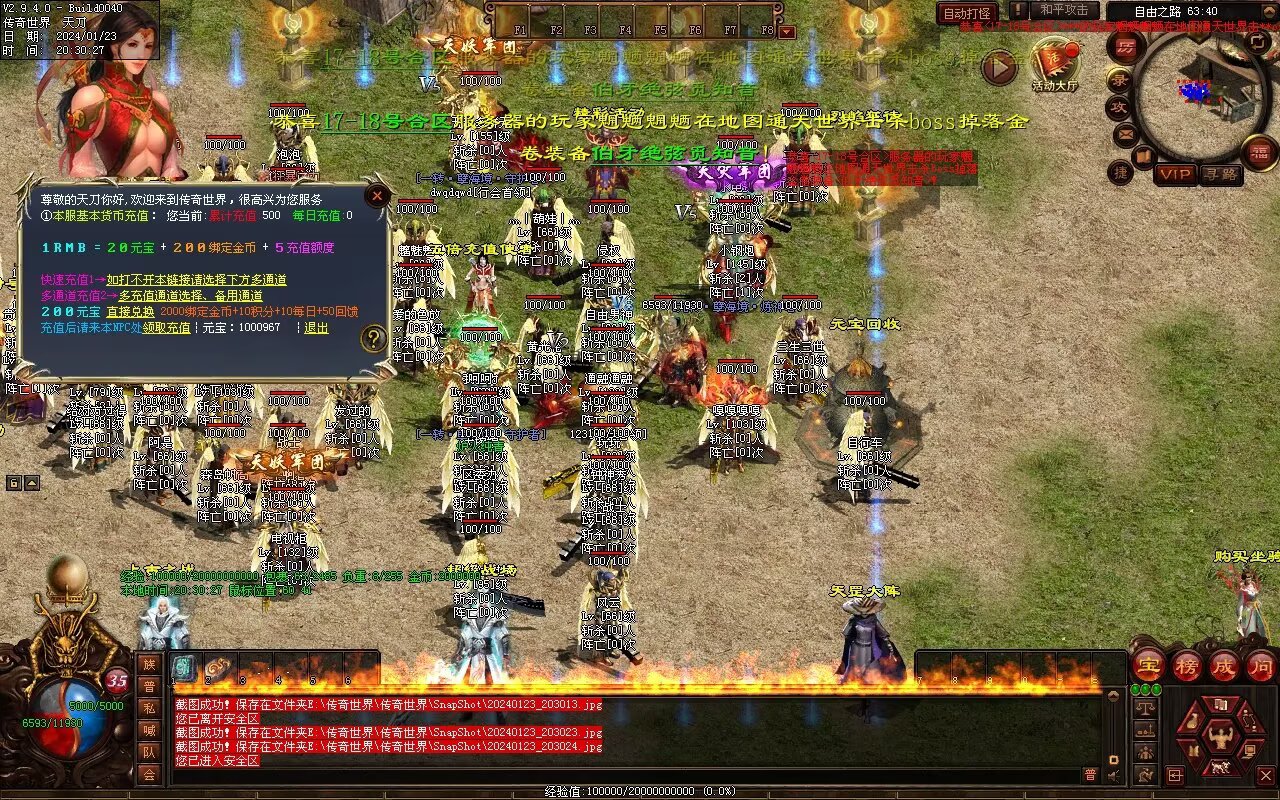Open the 直接兑换 direct exchange link

[x=130, y=312]
